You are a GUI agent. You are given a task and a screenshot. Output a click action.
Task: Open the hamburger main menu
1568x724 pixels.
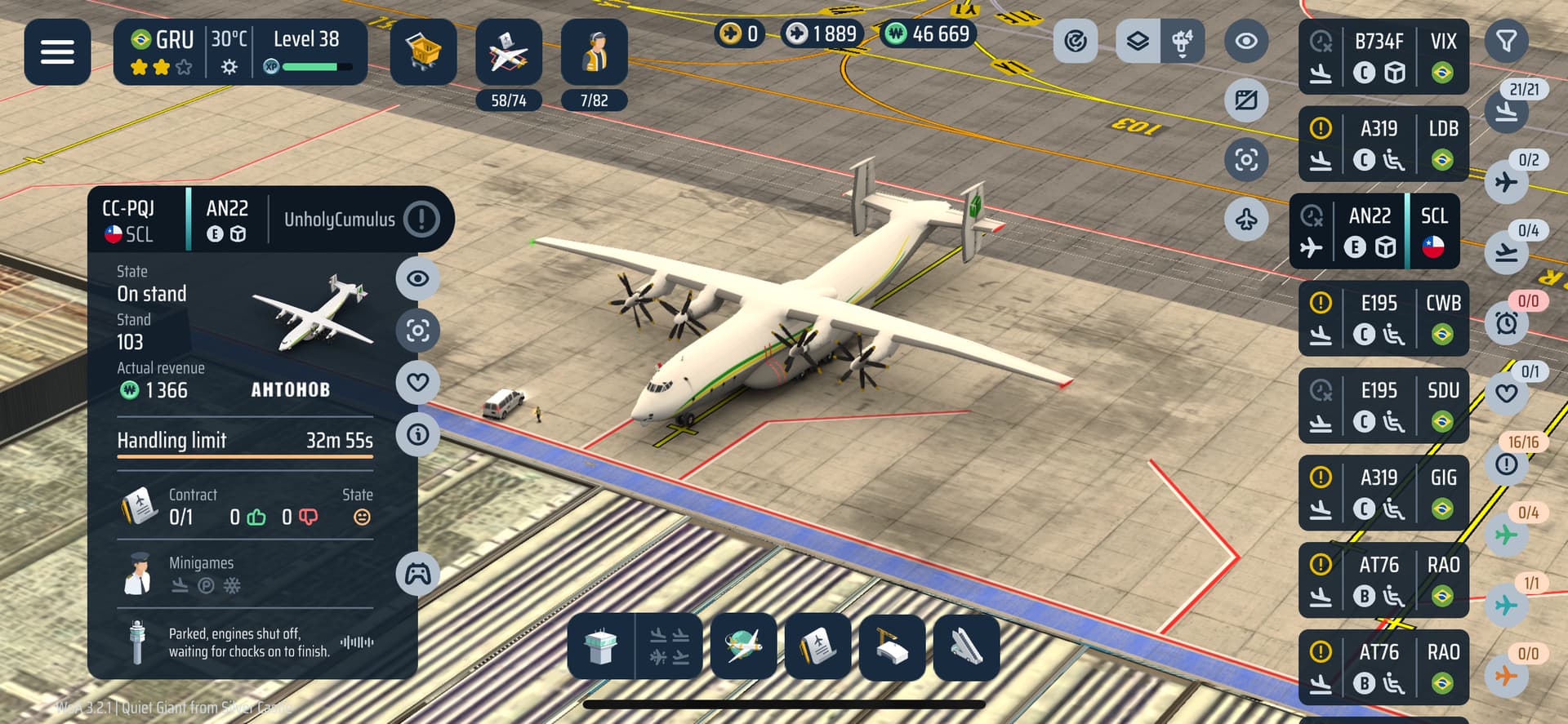click(x=57, y=52)
